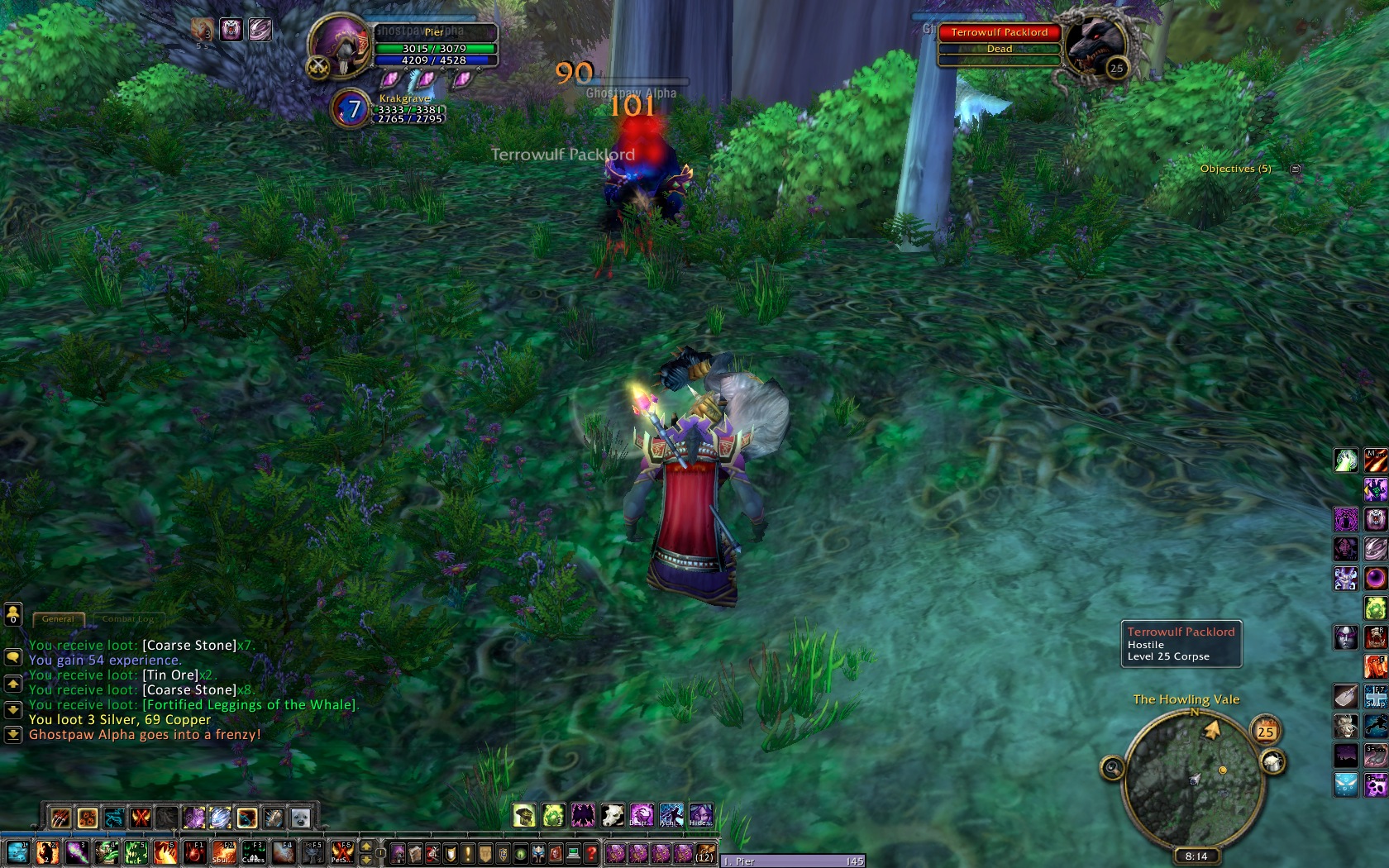Use the white skull ability icon

pyautogui.click(x=611, y=816)
